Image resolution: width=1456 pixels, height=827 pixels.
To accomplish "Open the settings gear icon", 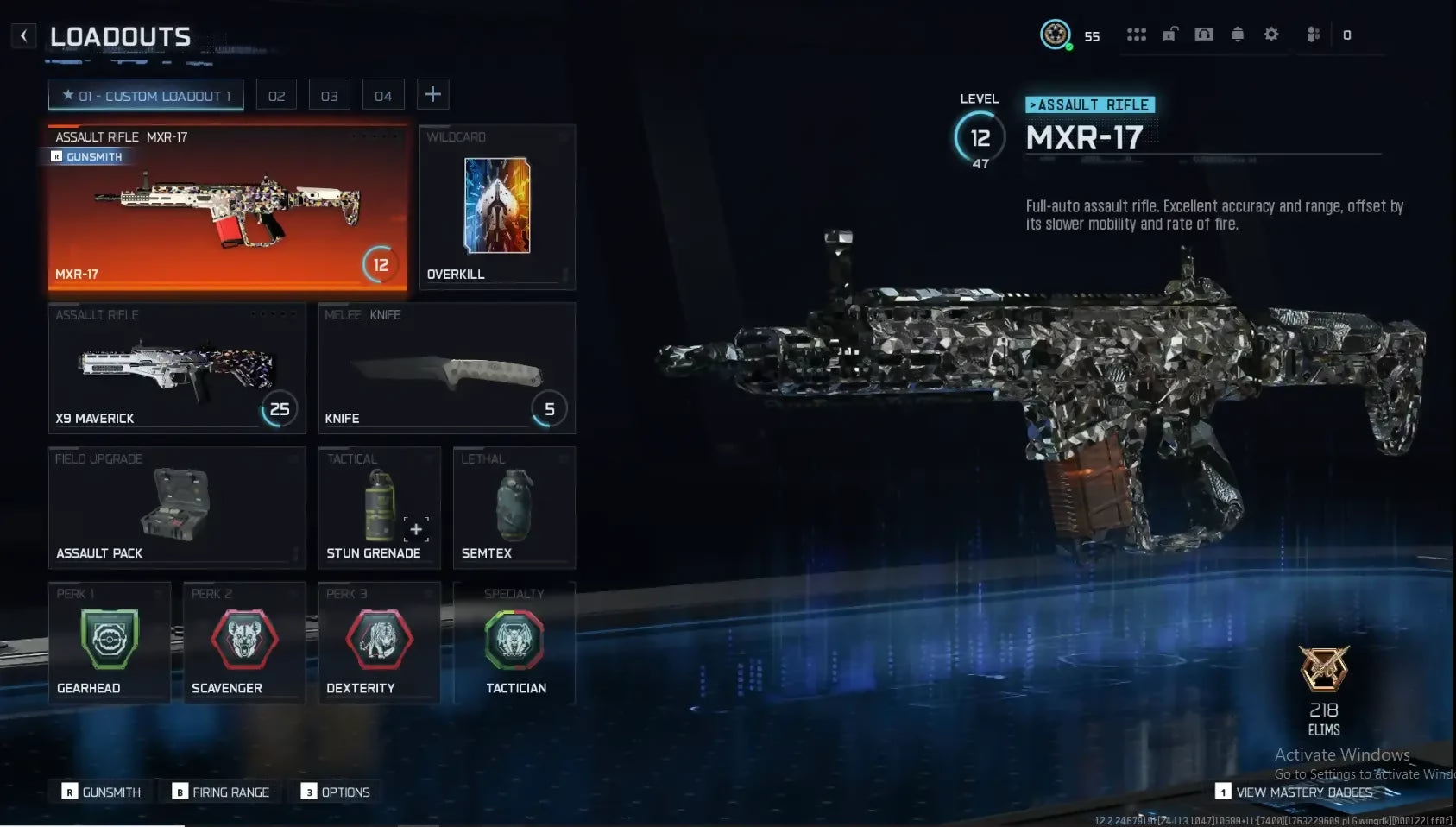I will click(1271, 35).
